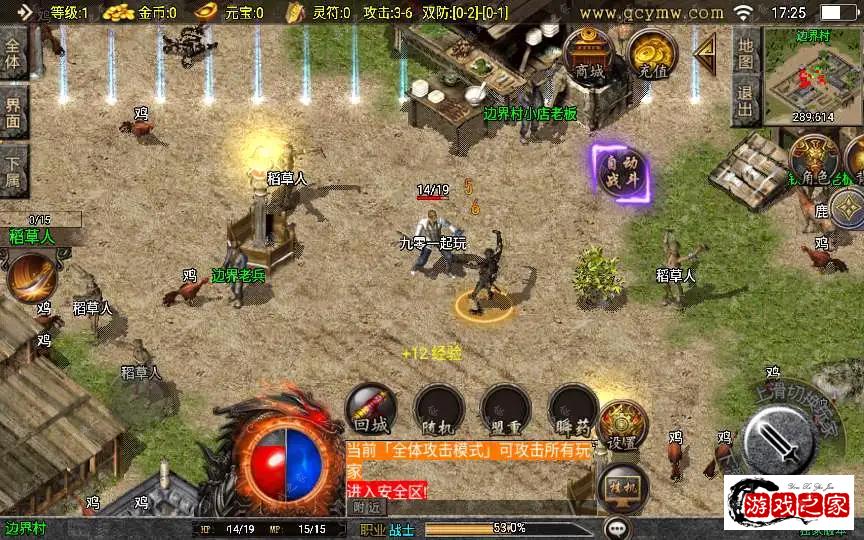The image size is (864, 540).
Task: Use the 瞬药 instant potion slot
Action: pos(572,410)
